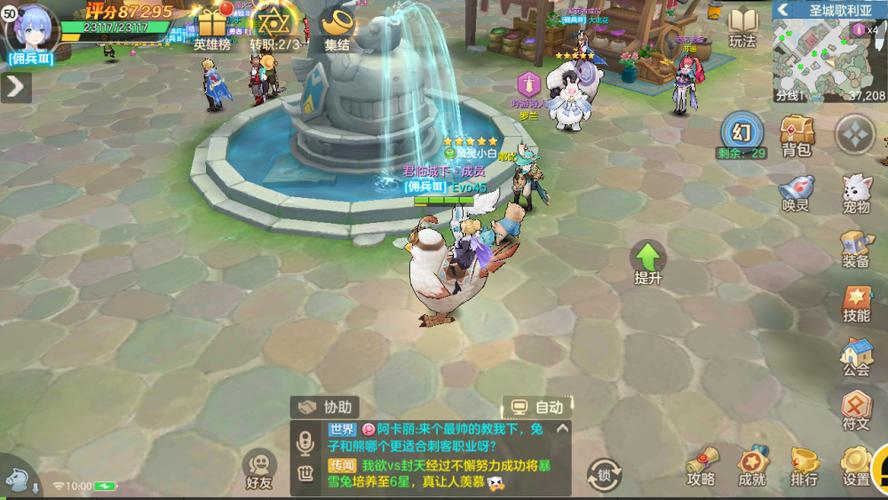Open the 背包 backpack
Viewport: 888px width, 500px height.
click(x=796, y=135)
